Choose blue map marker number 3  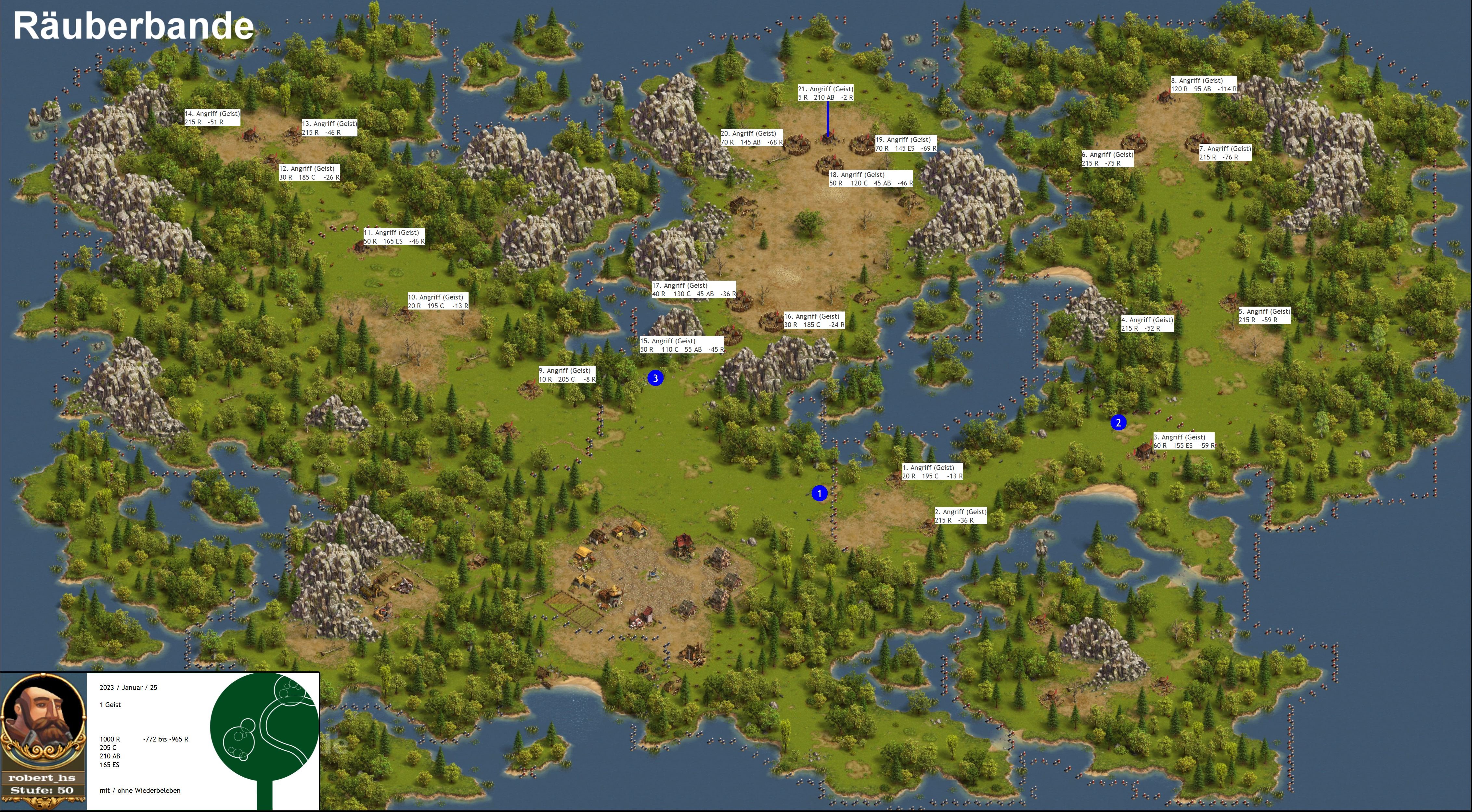pyautogui.click(x=655, y=378)
